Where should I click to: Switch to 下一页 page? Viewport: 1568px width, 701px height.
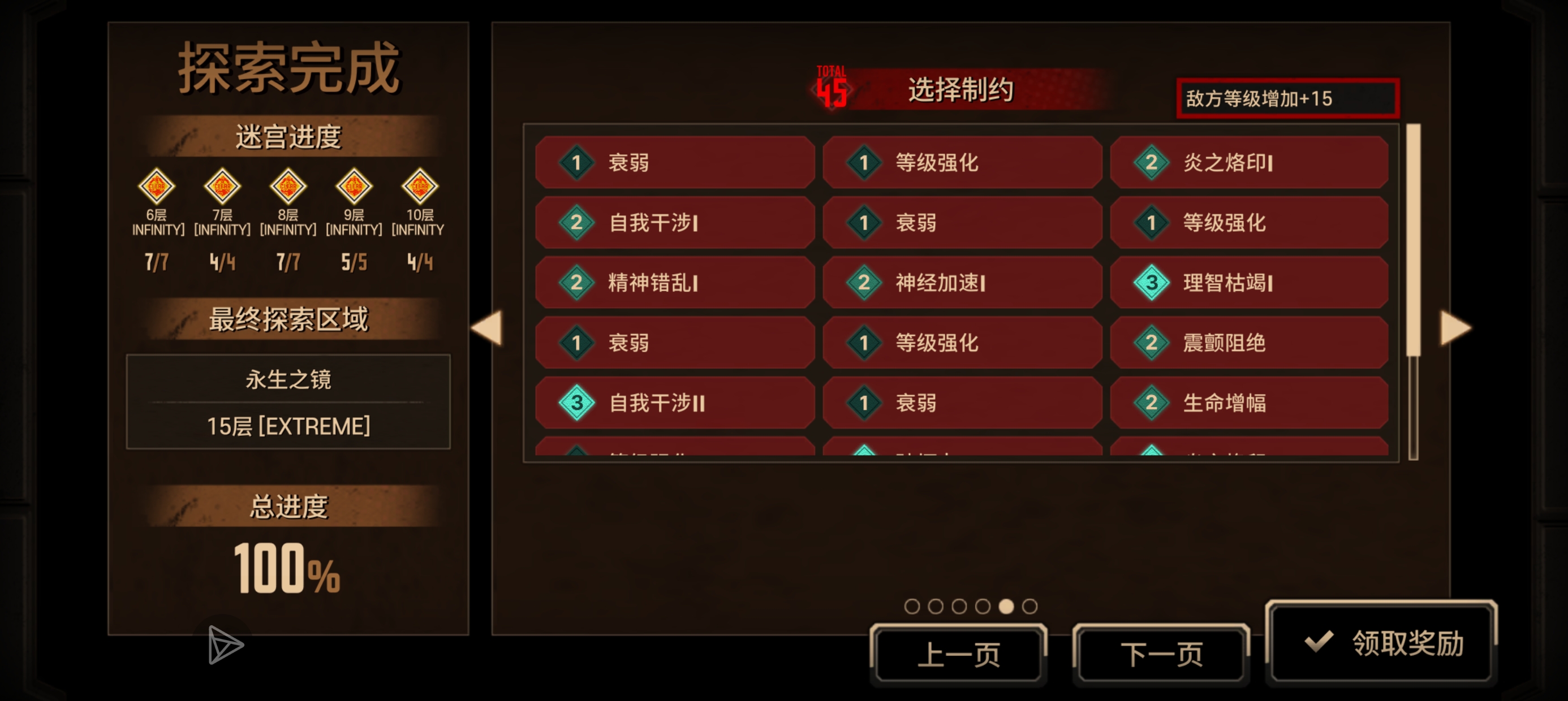pyautogui.click(x=1161, y=652)
